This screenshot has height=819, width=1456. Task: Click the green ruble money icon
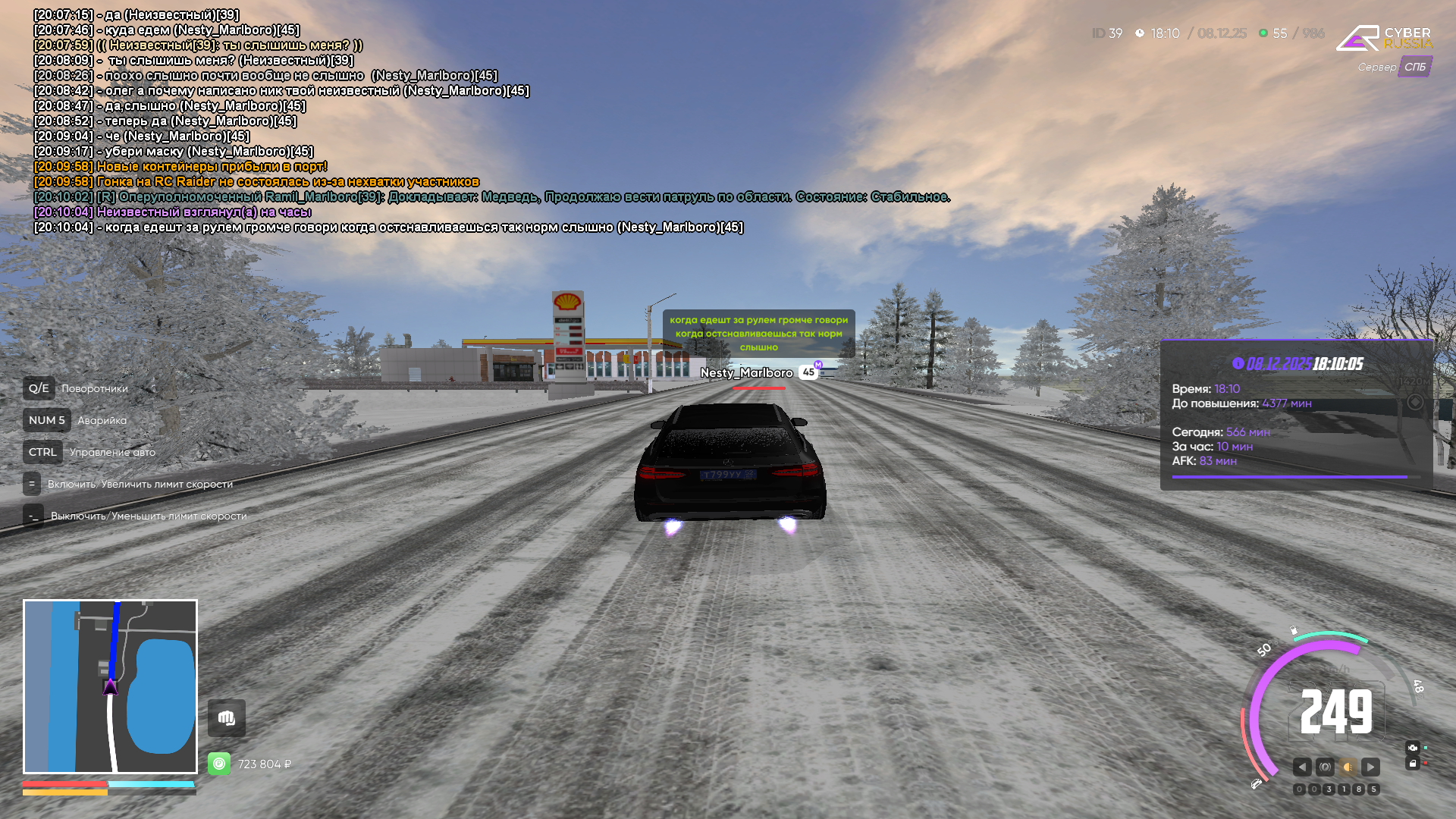219,764
